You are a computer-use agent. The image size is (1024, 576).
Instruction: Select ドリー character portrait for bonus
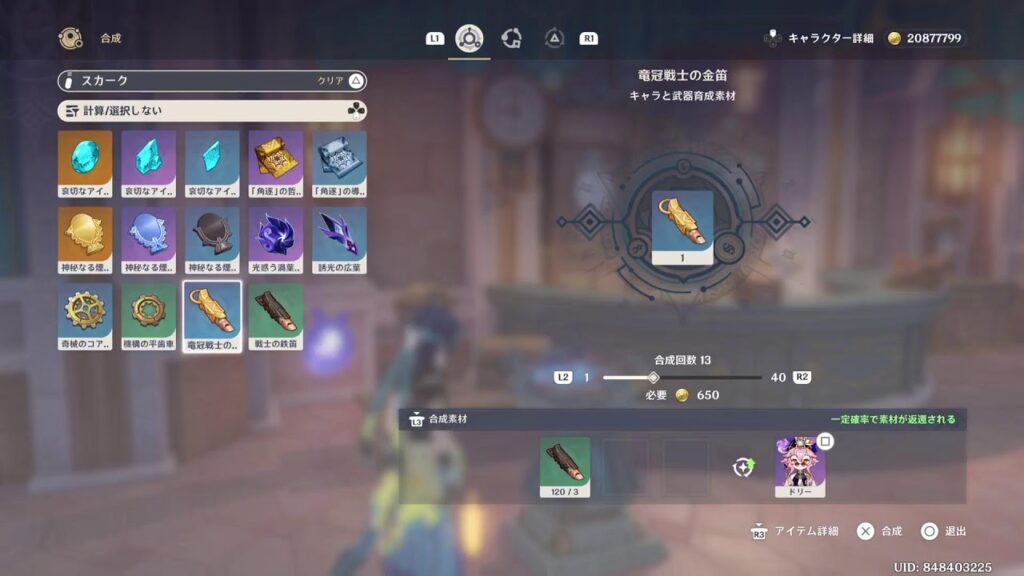point(800,467)
